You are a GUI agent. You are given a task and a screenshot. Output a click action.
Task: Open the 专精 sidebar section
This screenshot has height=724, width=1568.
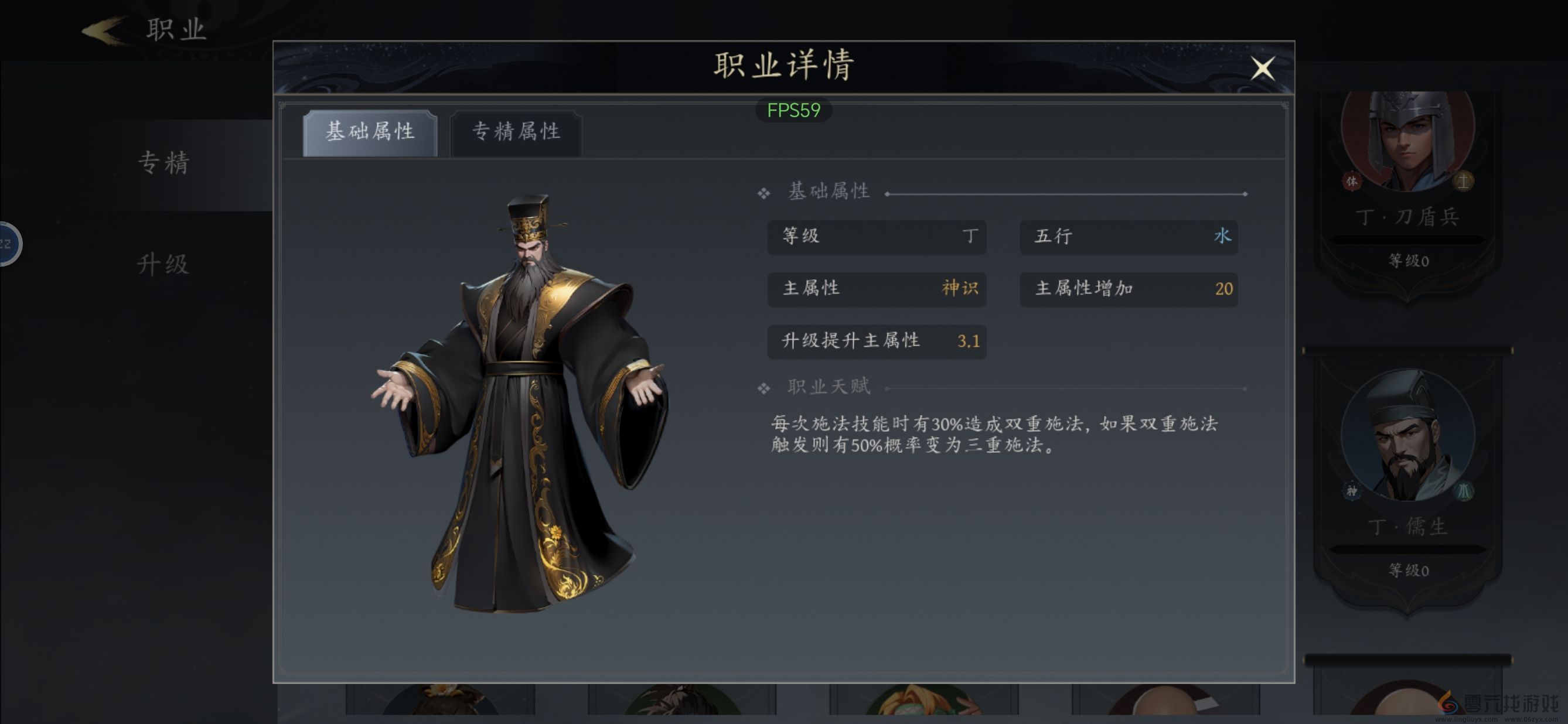tap(163, 163)
